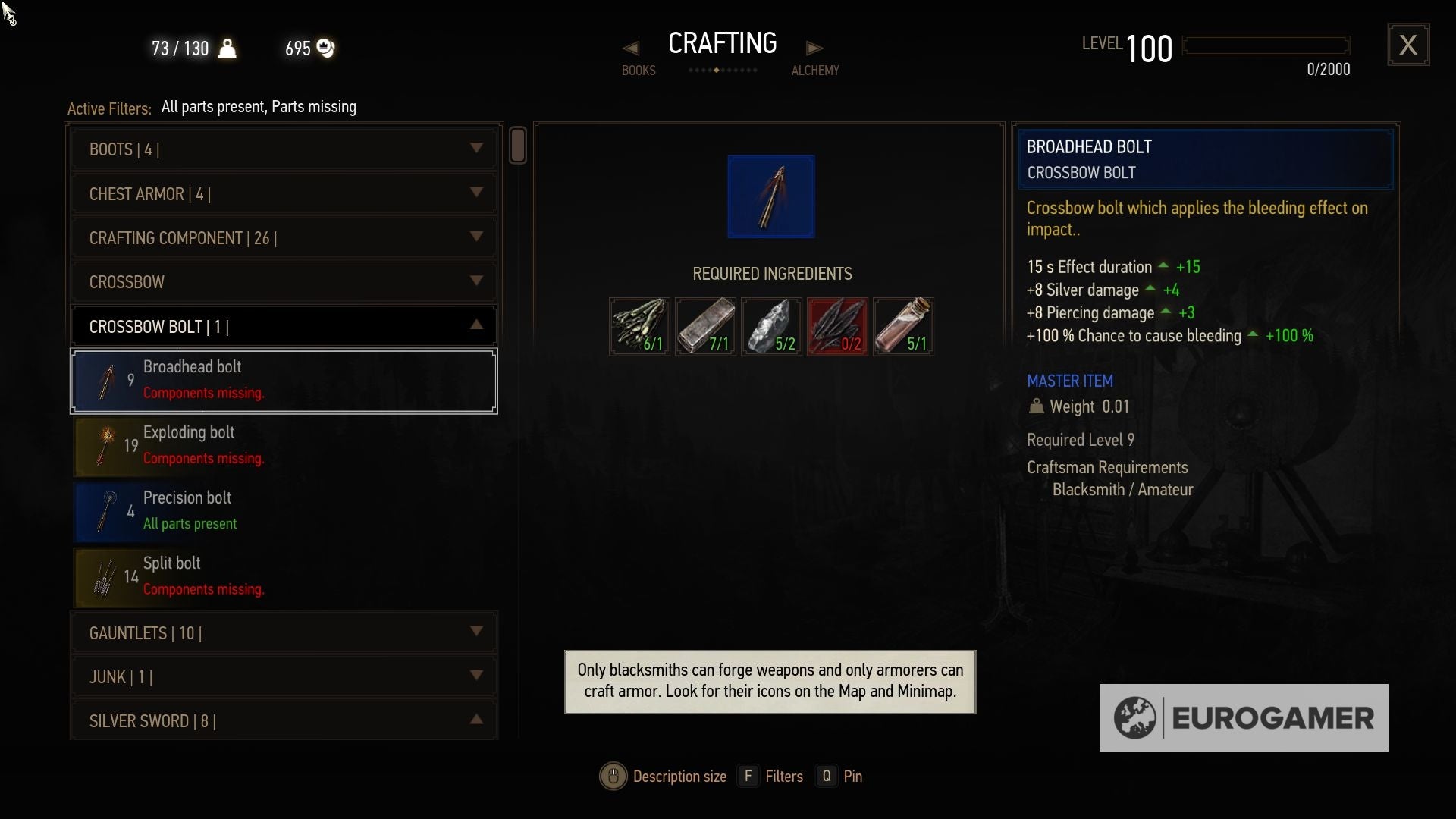Click the weight icon beside Weight 0.01
Image resolution: width=1456 pixels, height=819 pixels.
click(1037, 406)
